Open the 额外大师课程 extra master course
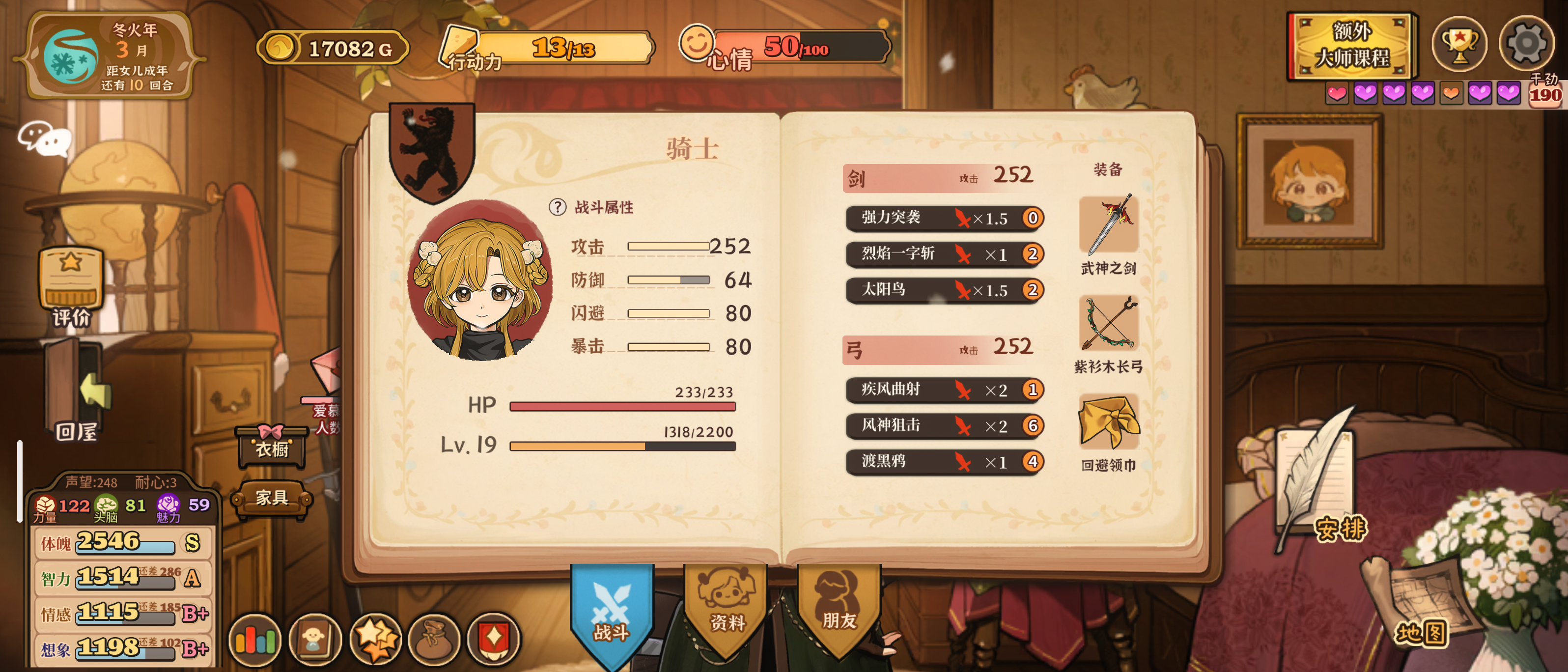1568x672 pixels. pos(1351,46)
